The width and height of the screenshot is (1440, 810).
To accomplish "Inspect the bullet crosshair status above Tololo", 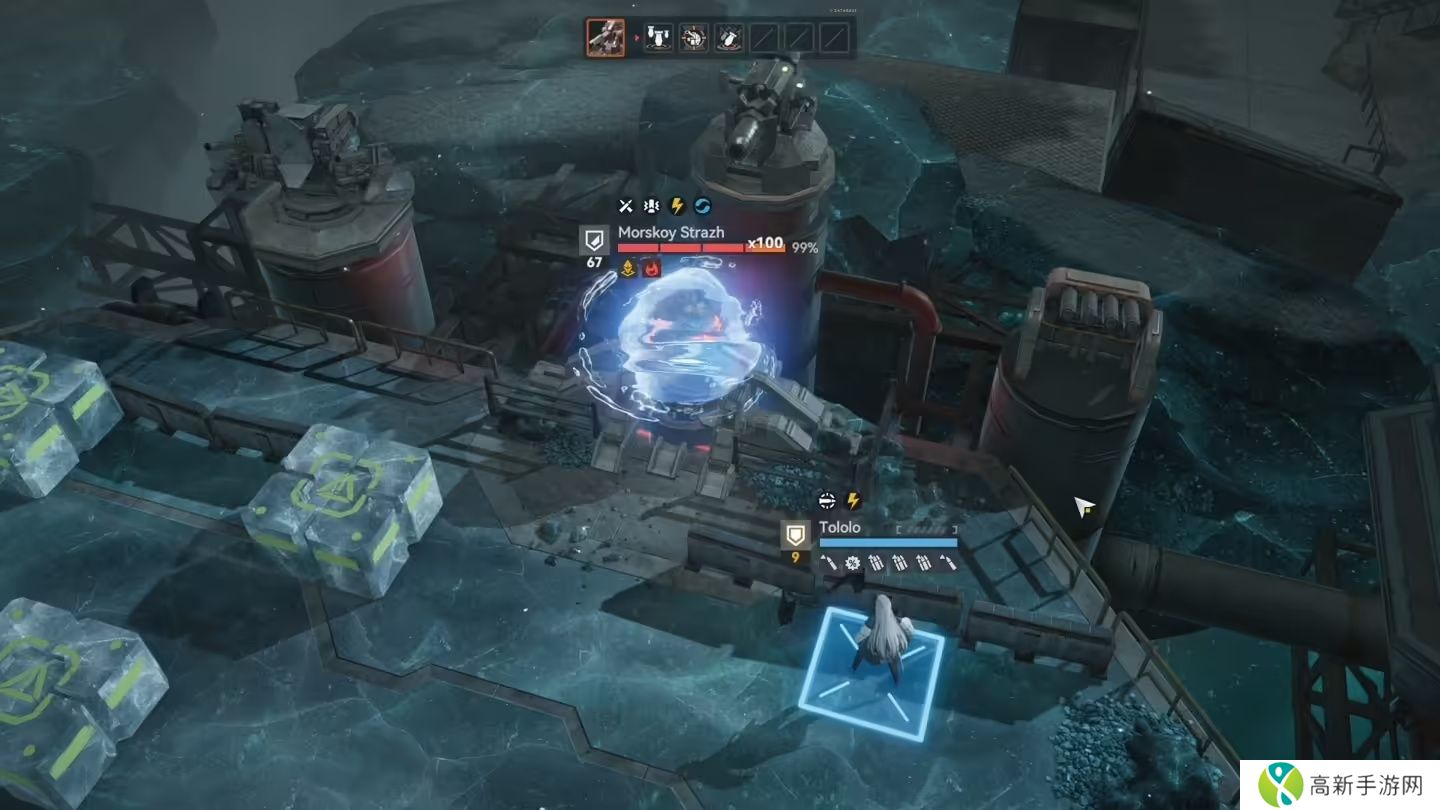I will point(827,500).
